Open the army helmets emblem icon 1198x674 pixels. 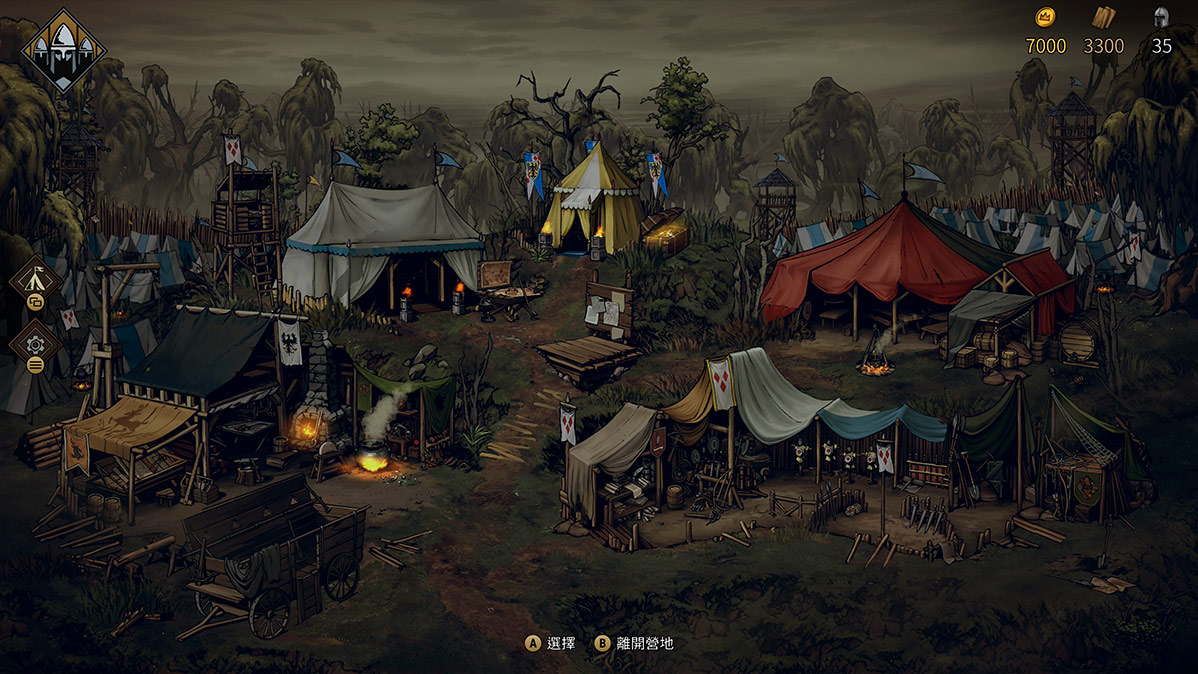64,50
